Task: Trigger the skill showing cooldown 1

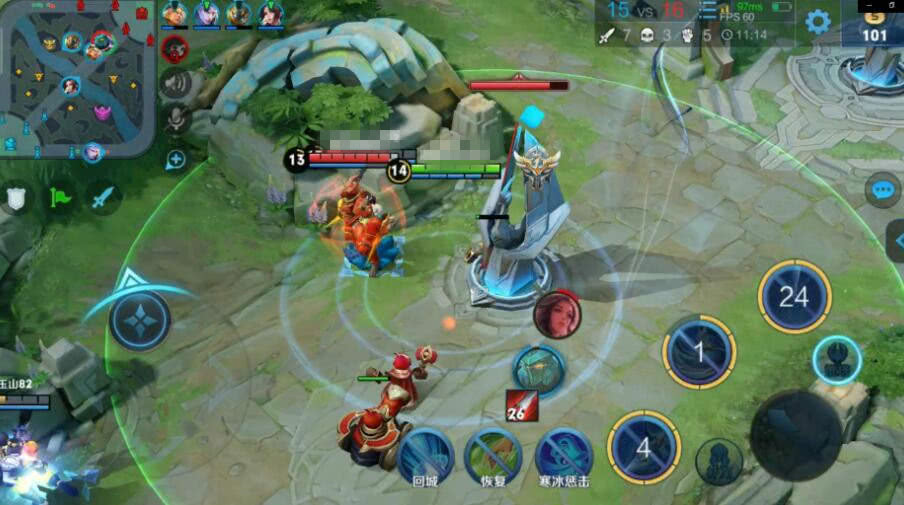Action: (699, 352)
